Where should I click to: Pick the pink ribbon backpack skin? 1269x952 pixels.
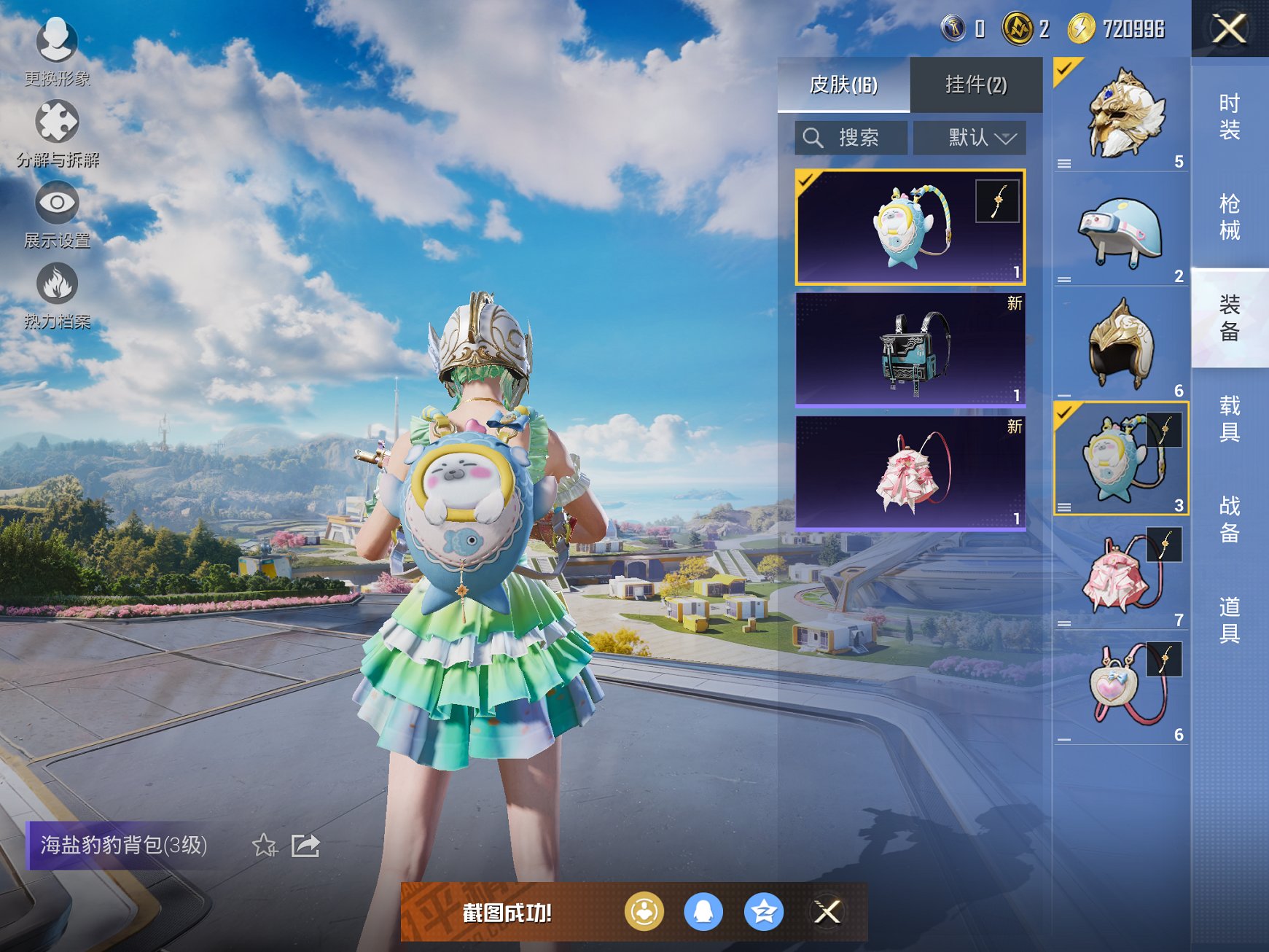[910, 472]
